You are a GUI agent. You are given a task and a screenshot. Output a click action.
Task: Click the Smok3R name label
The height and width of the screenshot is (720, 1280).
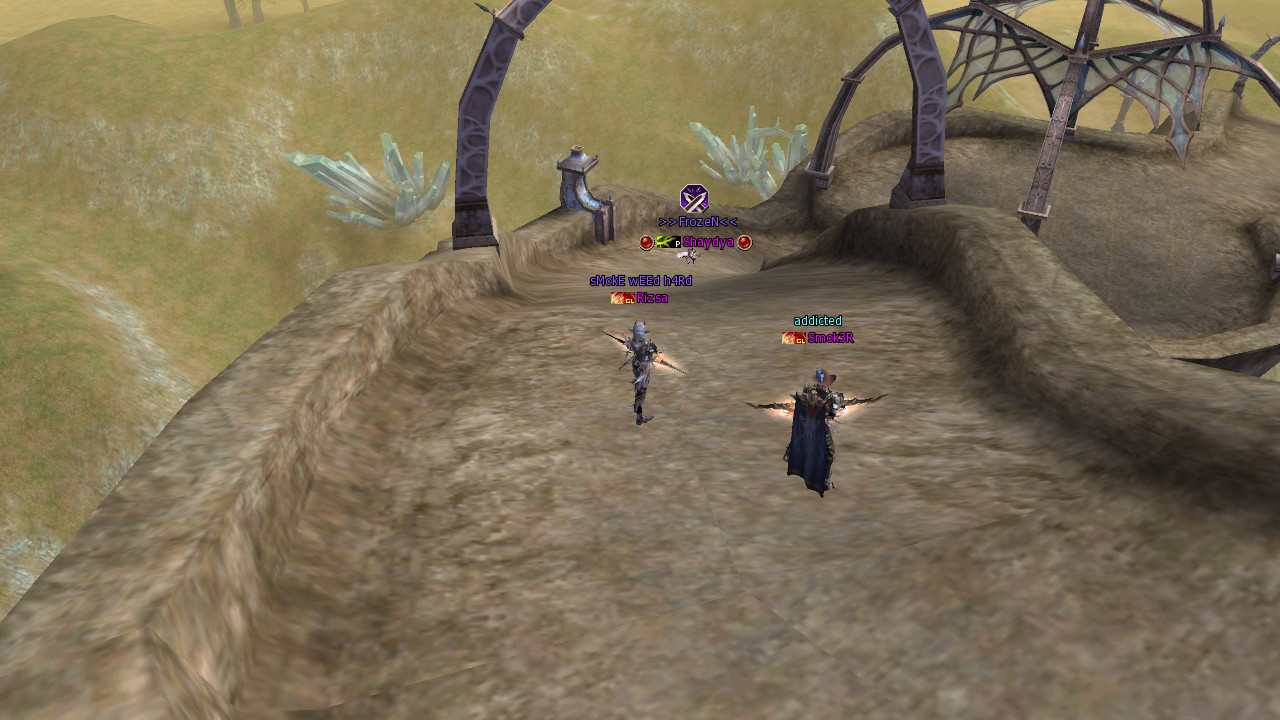830,338
